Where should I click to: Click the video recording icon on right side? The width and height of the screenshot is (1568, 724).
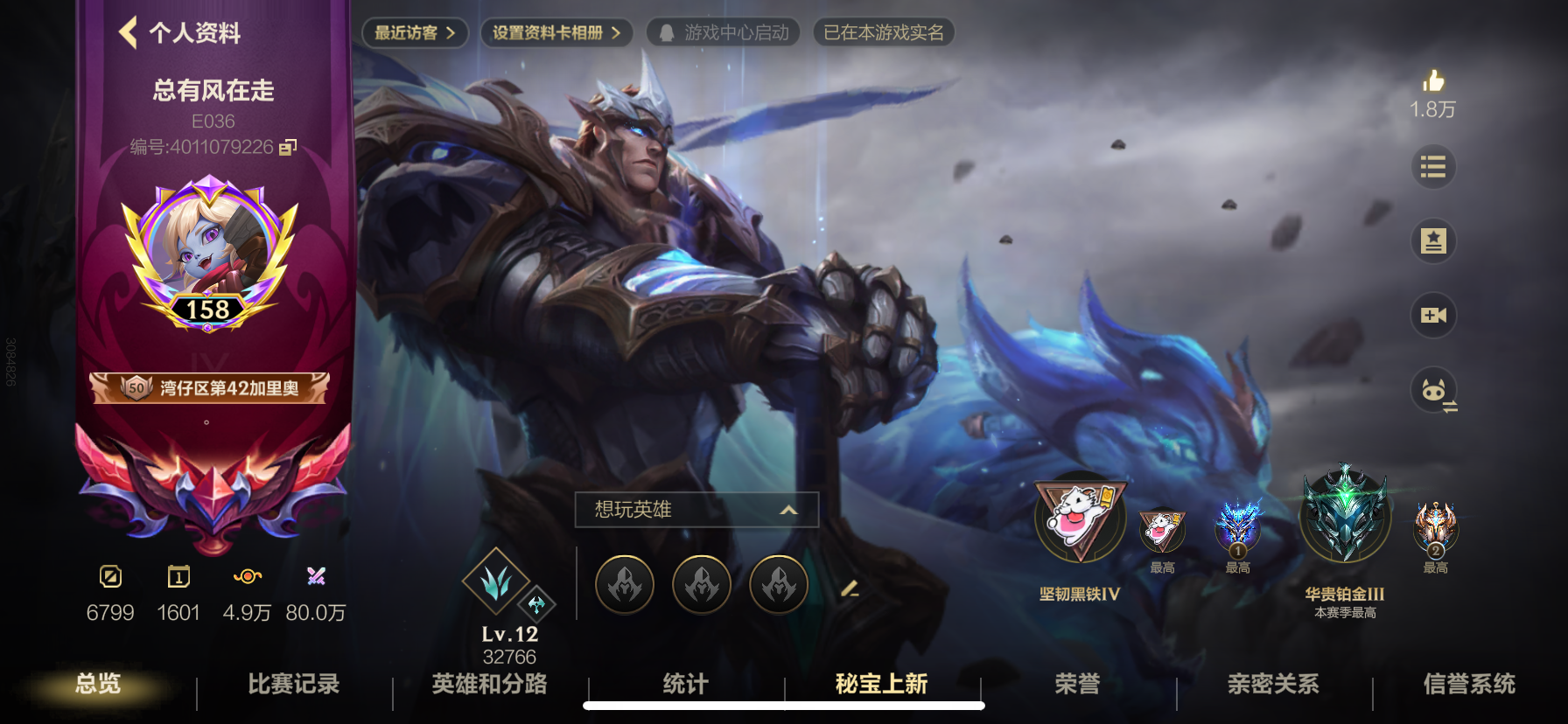tap(1432, 315)
